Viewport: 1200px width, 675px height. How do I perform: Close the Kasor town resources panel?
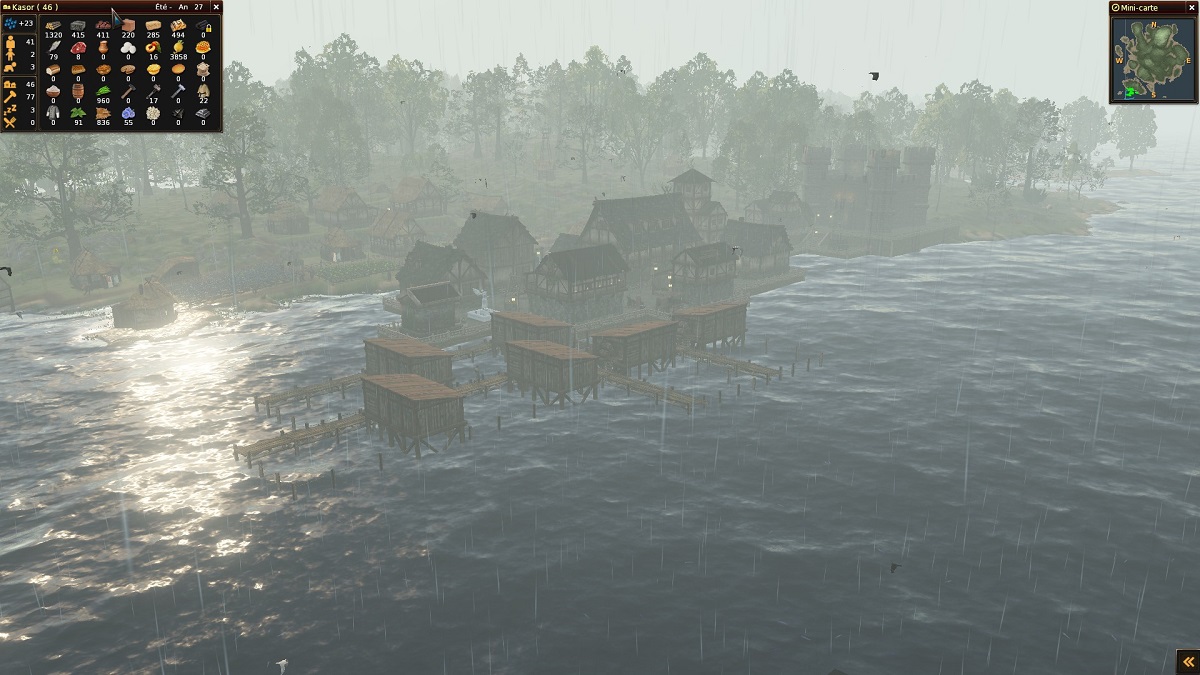coord(216,6)
